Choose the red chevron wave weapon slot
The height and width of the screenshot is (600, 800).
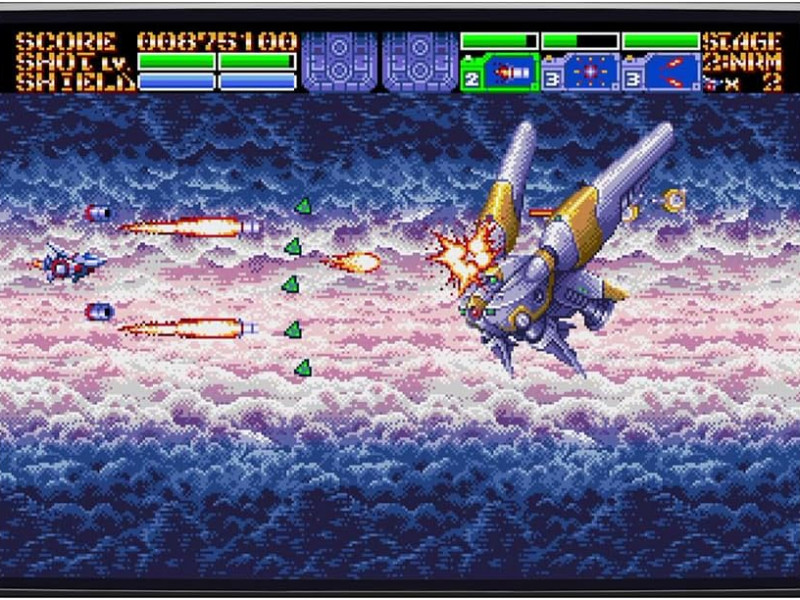(x=670, y=73)
